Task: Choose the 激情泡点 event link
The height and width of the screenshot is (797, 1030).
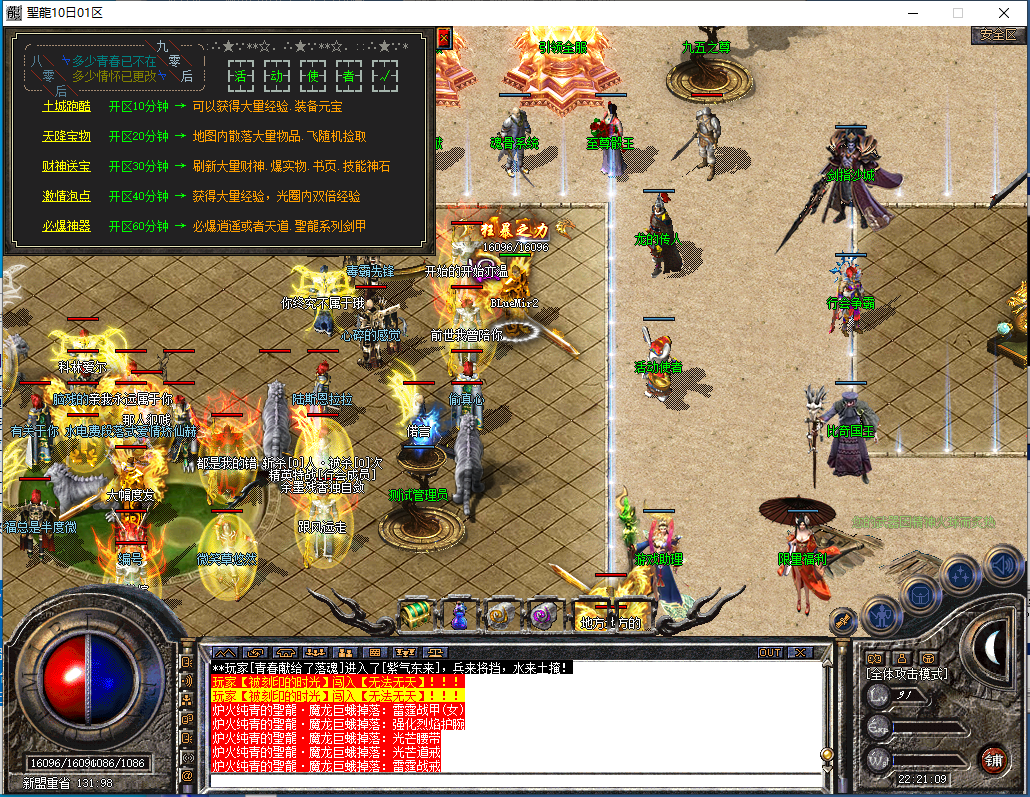Action: click(66, 196)
